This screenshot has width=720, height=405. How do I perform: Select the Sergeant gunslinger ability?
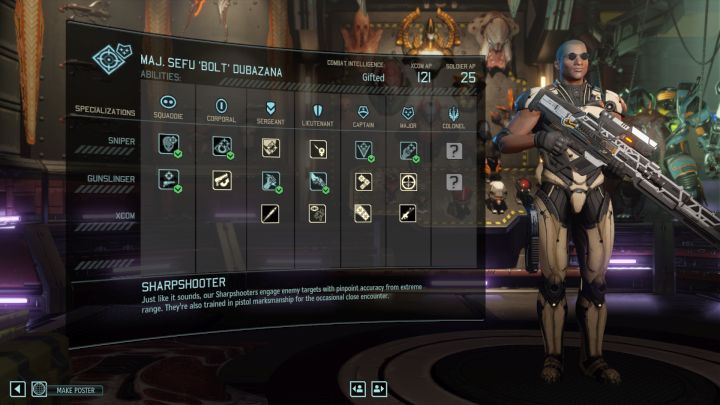click(x=270, y=181)
